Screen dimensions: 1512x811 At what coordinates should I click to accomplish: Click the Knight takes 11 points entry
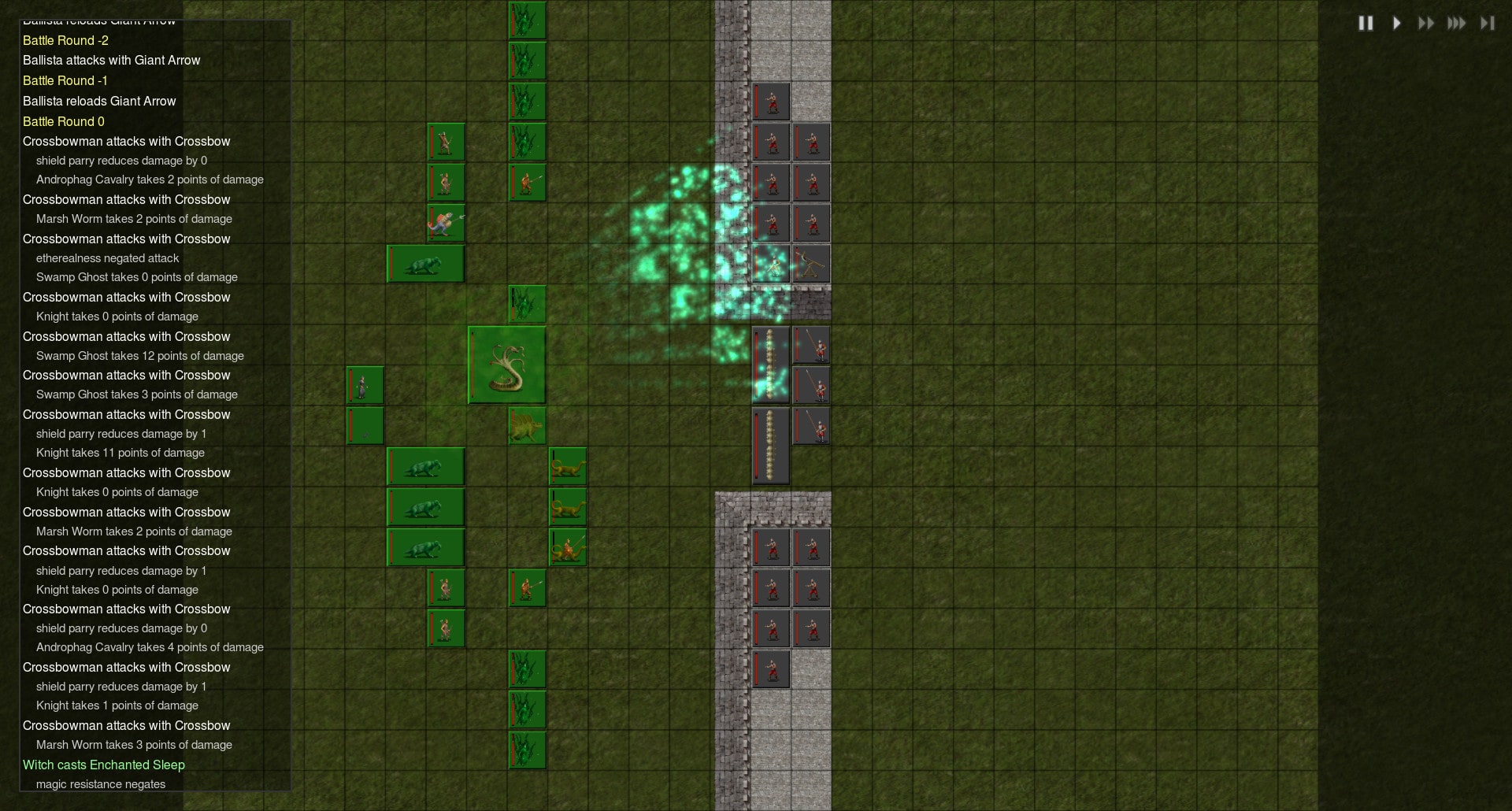click(120, 453)
